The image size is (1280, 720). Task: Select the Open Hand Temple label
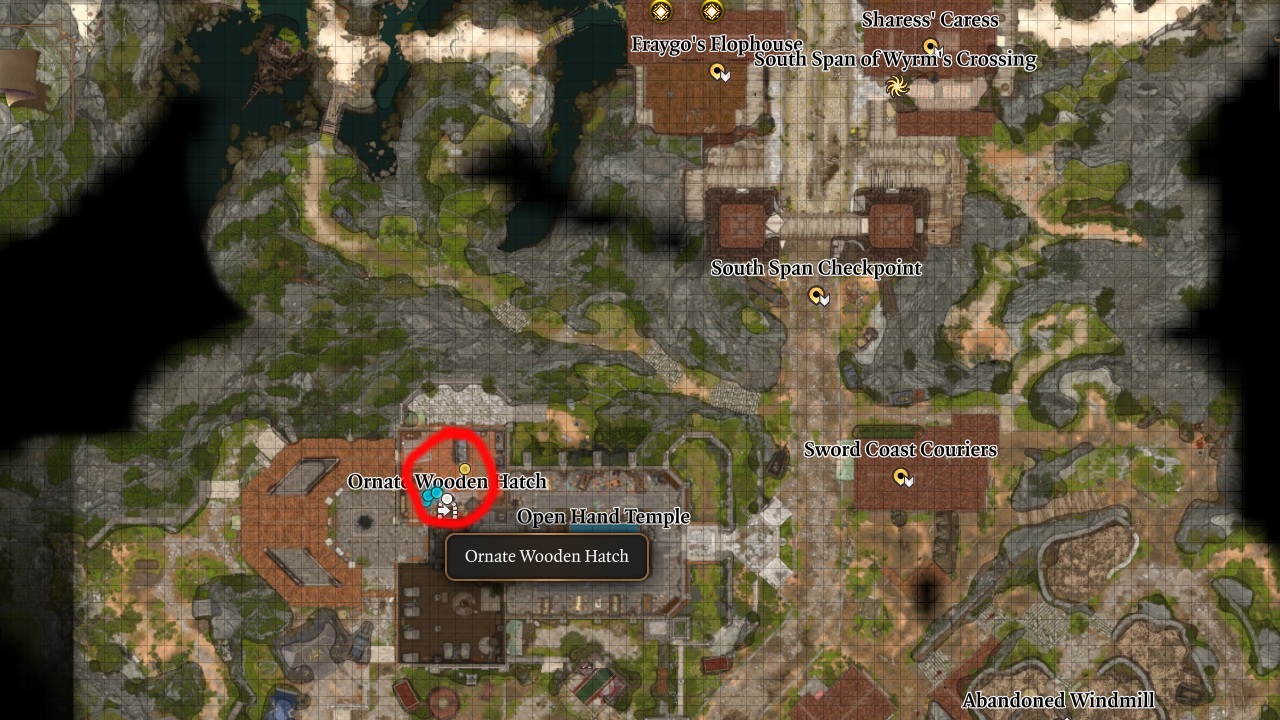point(603,517)
